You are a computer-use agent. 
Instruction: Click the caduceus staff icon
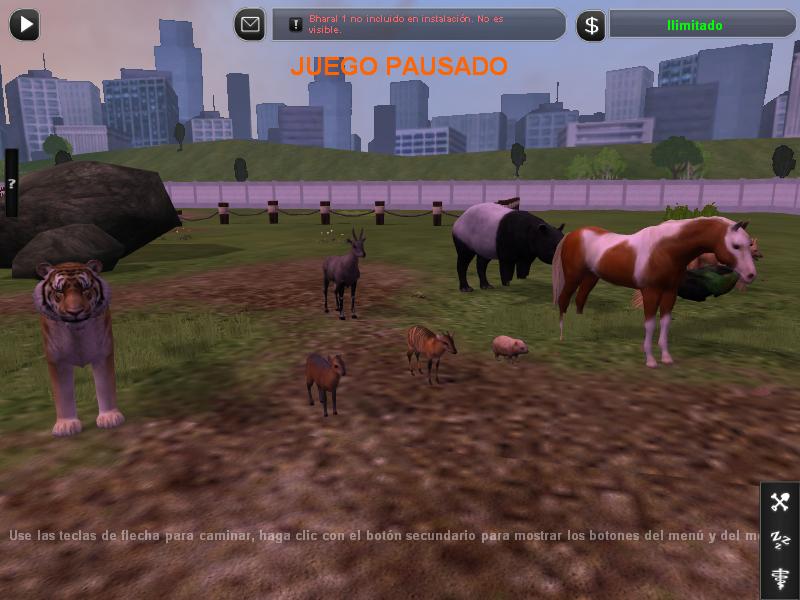point(780,577)
